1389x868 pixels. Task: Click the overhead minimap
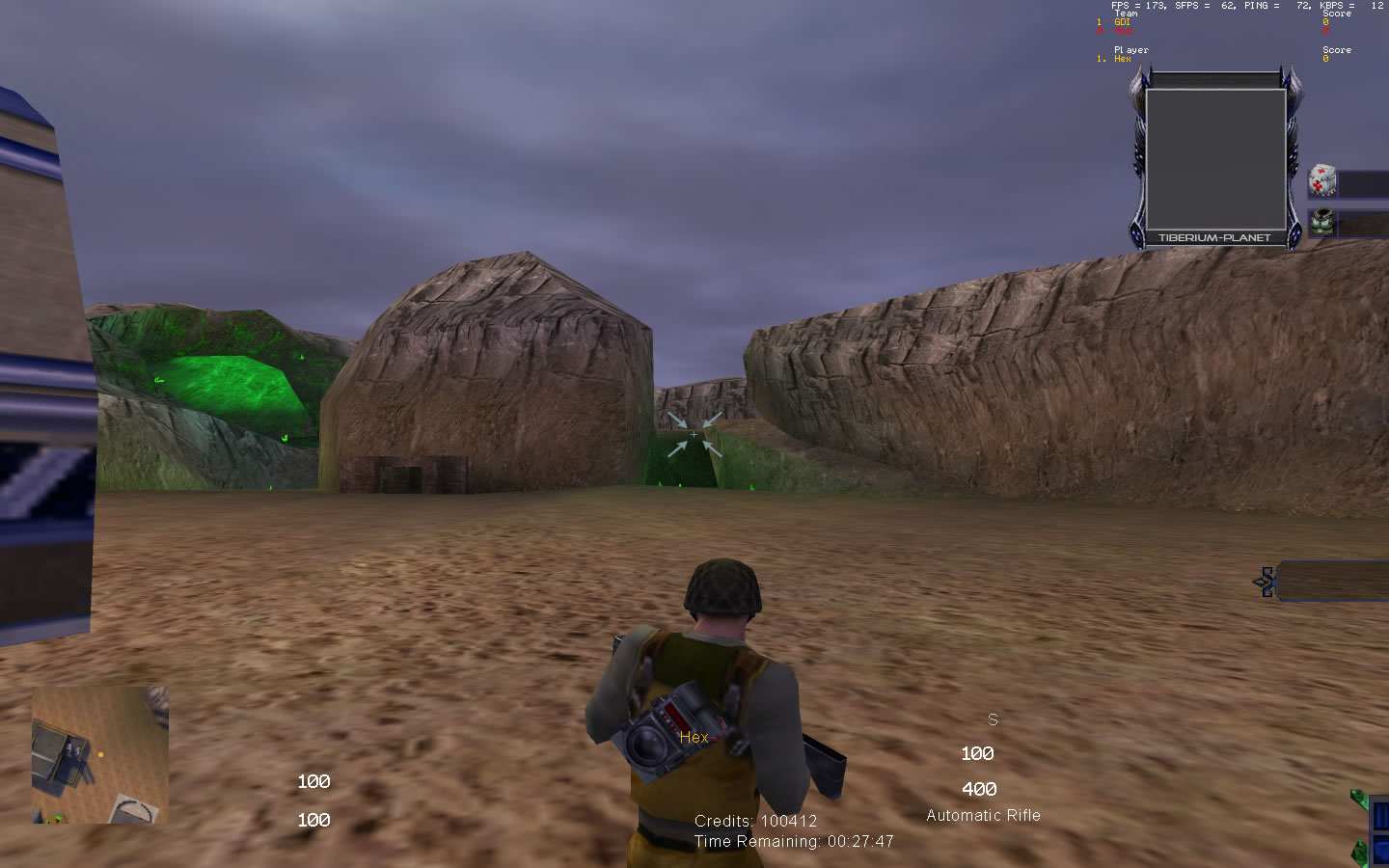pos(100,754)
